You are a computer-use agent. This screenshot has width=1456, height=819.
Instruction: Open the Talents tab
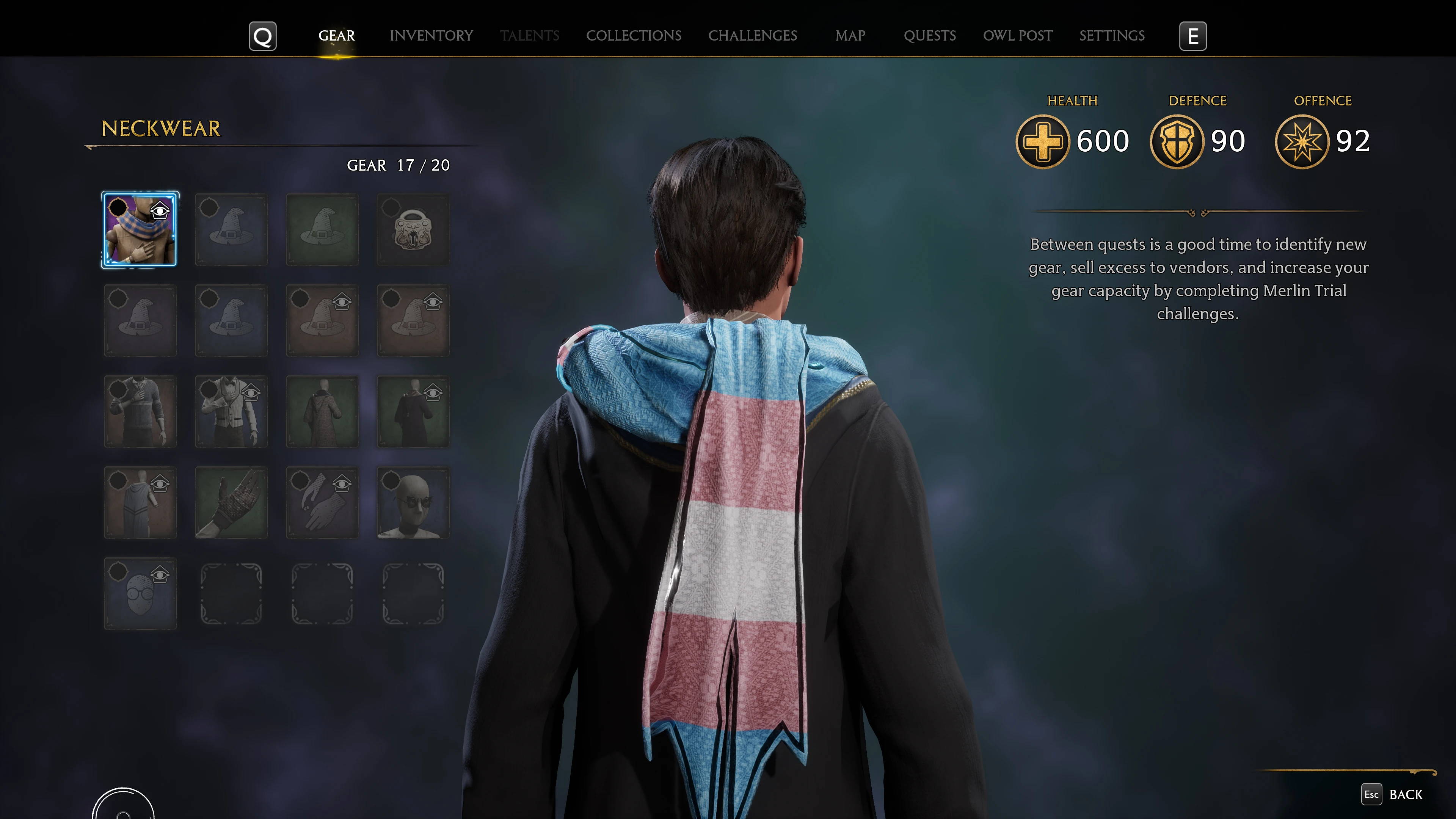pyautogui.click(x=529, y=36)
